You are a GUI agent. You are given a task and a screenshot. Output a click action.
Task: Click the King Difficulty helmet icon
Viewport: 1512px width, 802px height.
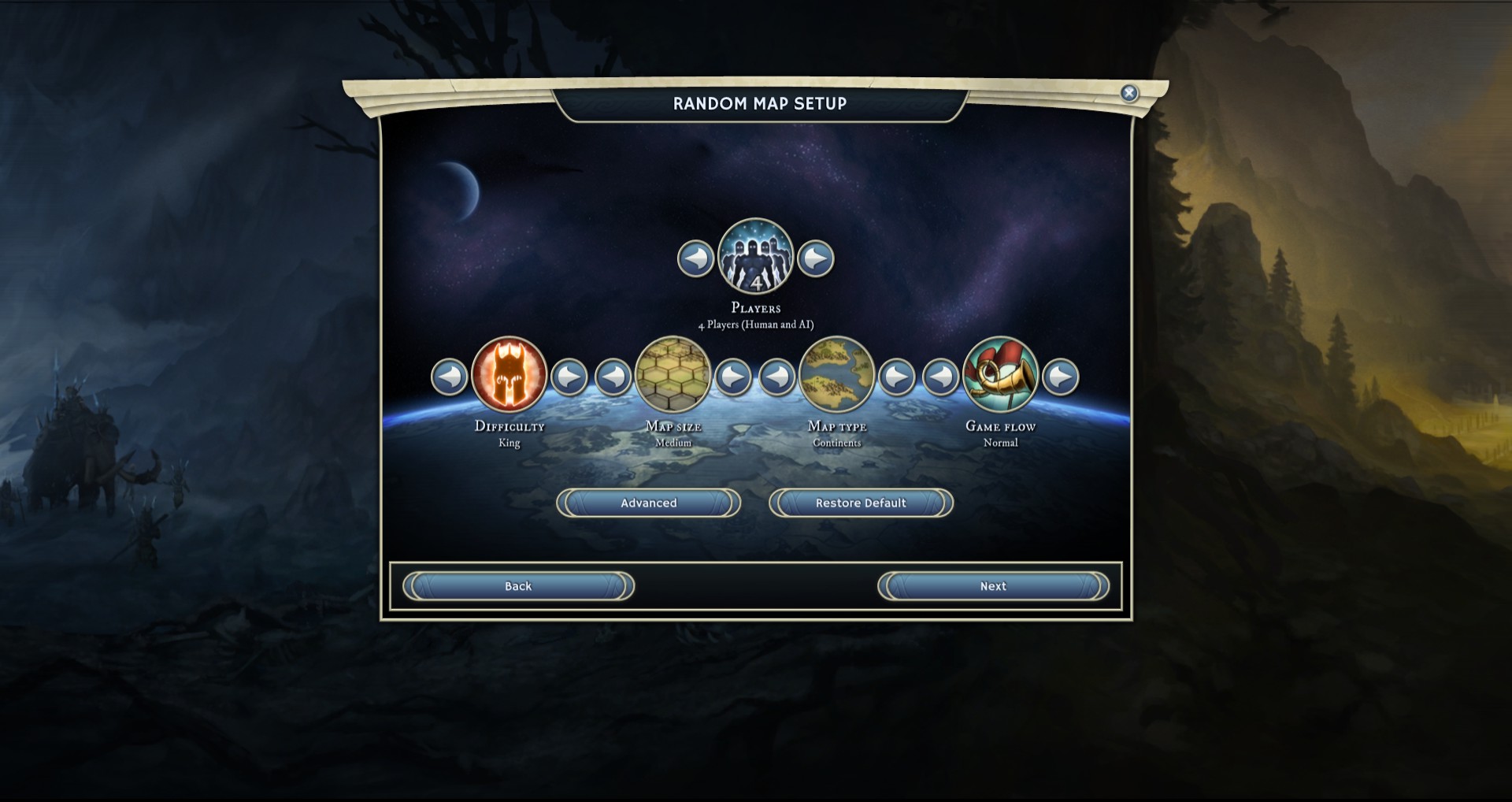tap(510, 375)
